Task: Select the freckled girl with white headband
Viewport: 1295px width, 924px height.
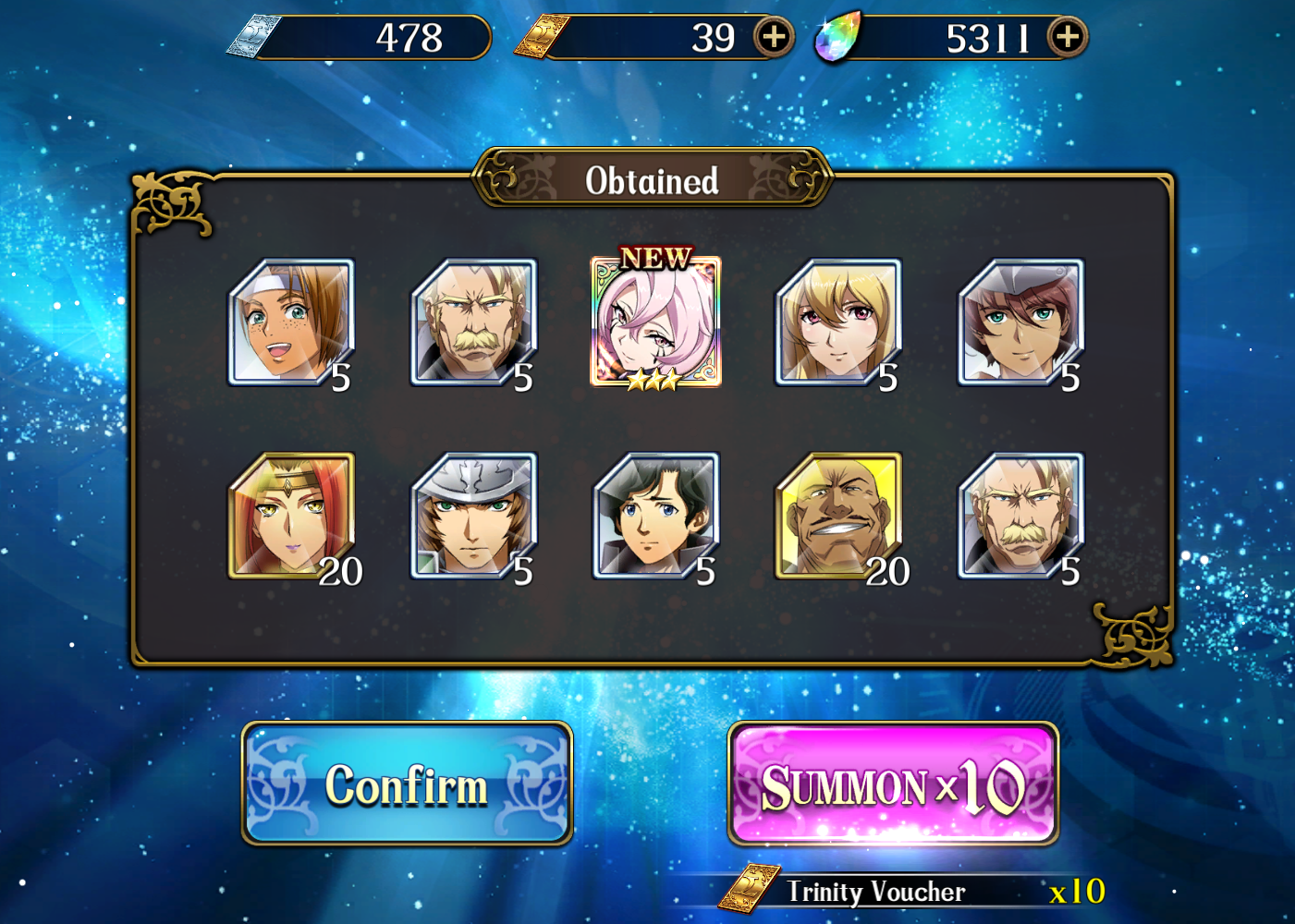Action: click(291, 322)
